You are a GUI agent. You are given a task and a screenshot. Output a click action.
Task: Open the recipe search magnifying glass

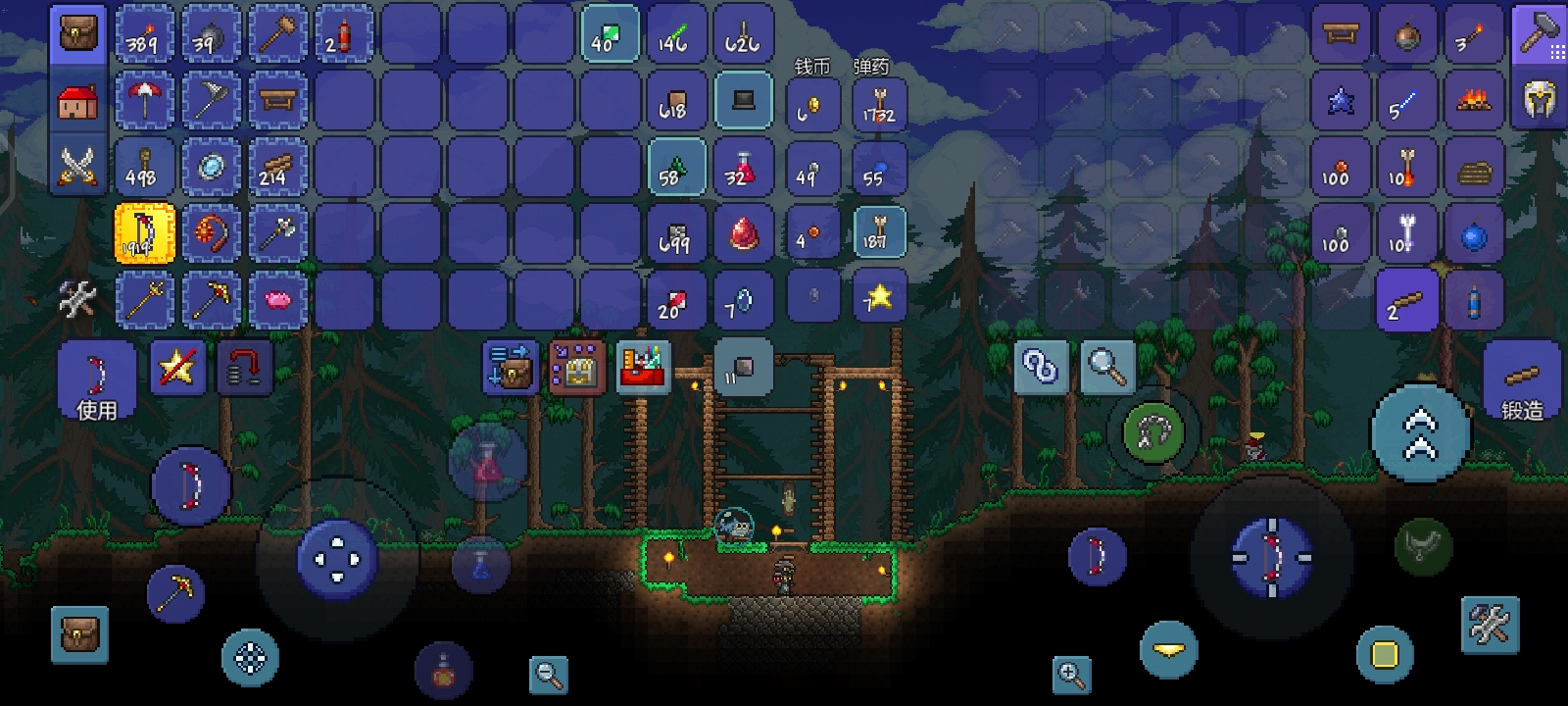coord(1107,368)
